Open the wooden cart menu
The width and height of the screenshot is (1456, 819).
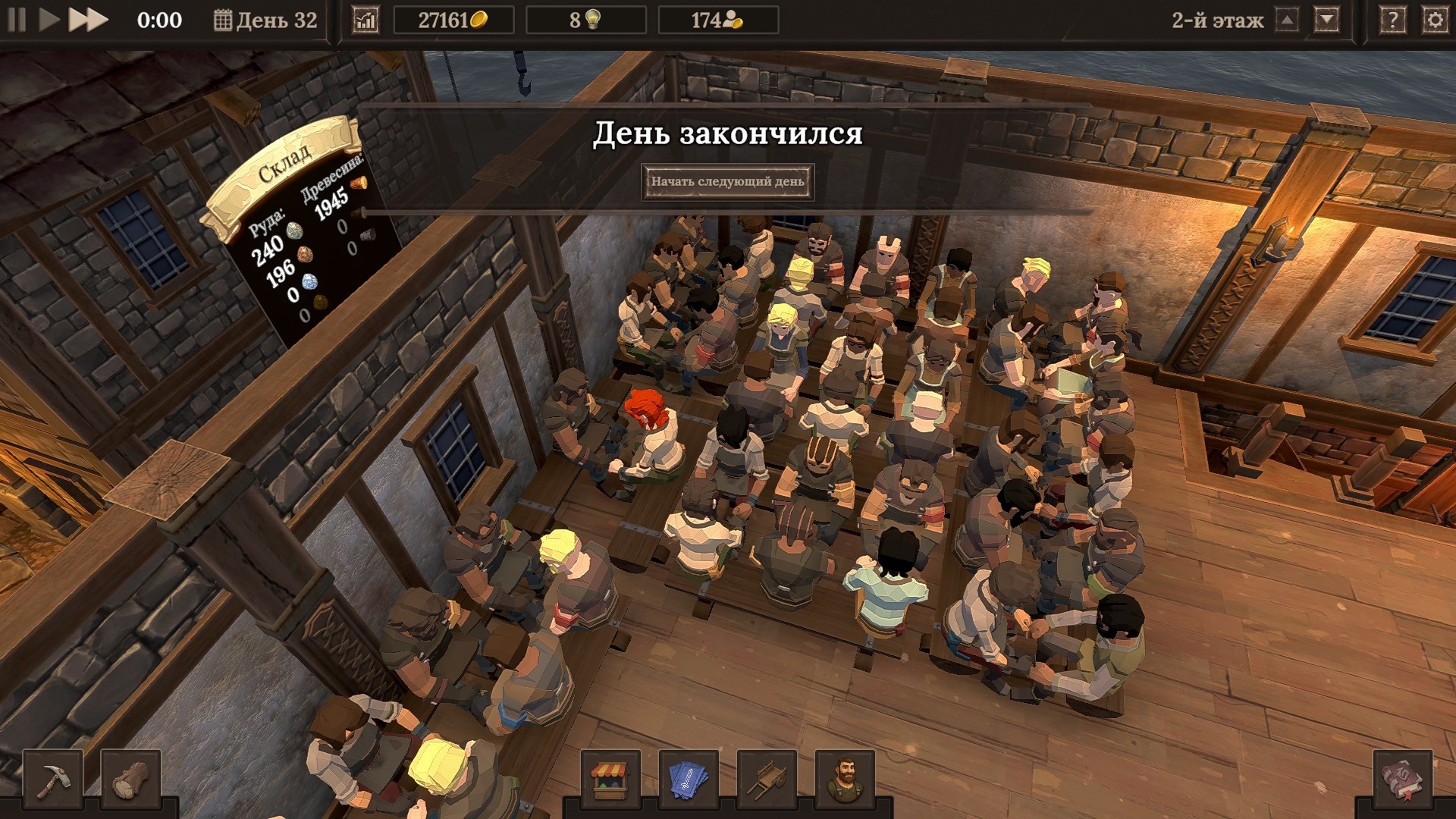click(767, 779)
